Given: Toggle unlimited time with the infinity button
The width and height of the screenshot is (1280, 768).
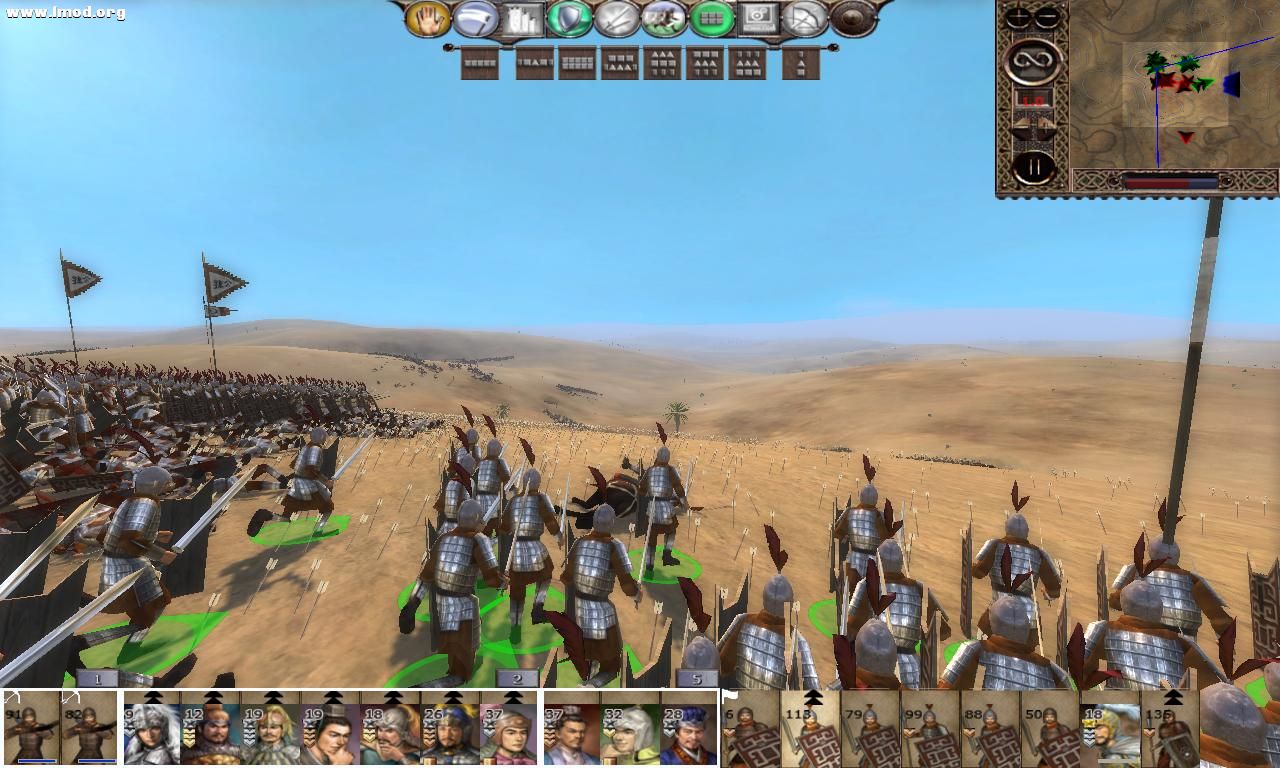Looking at the screenshot, I should [x=1033, y=62].
